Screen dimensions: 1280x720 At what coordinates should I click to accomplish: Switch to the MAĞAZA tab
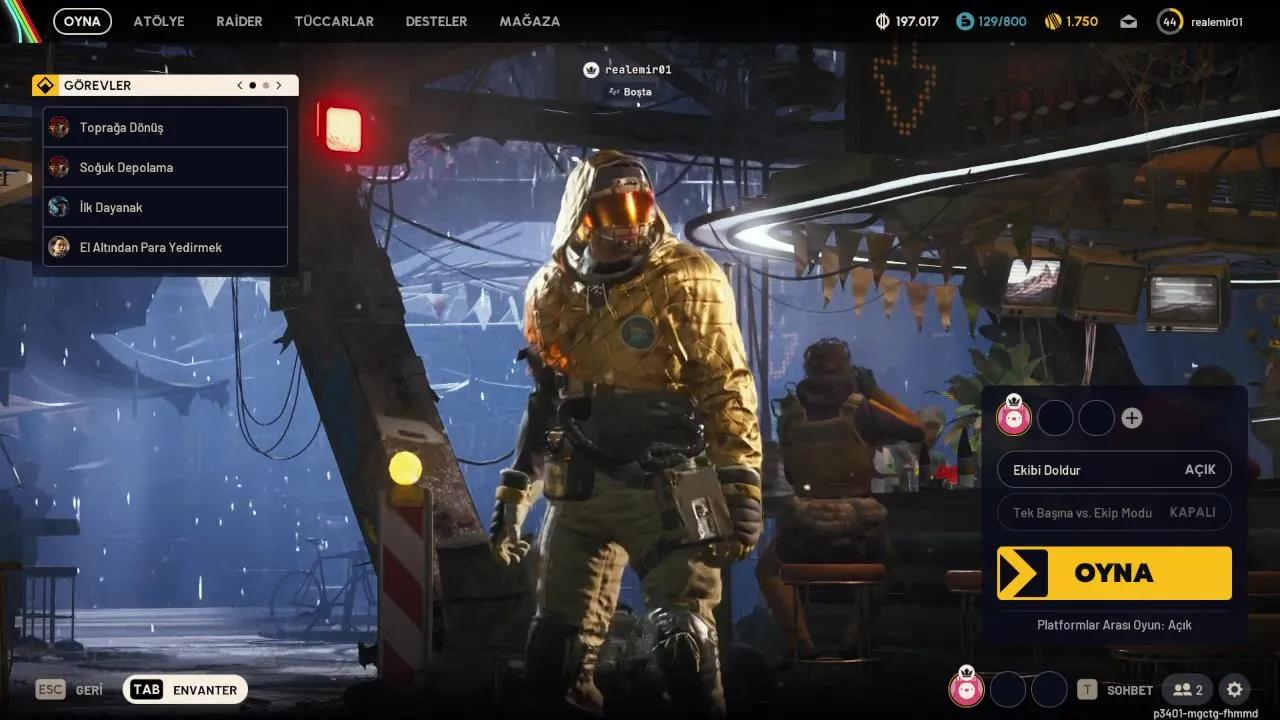coord(529,20)
